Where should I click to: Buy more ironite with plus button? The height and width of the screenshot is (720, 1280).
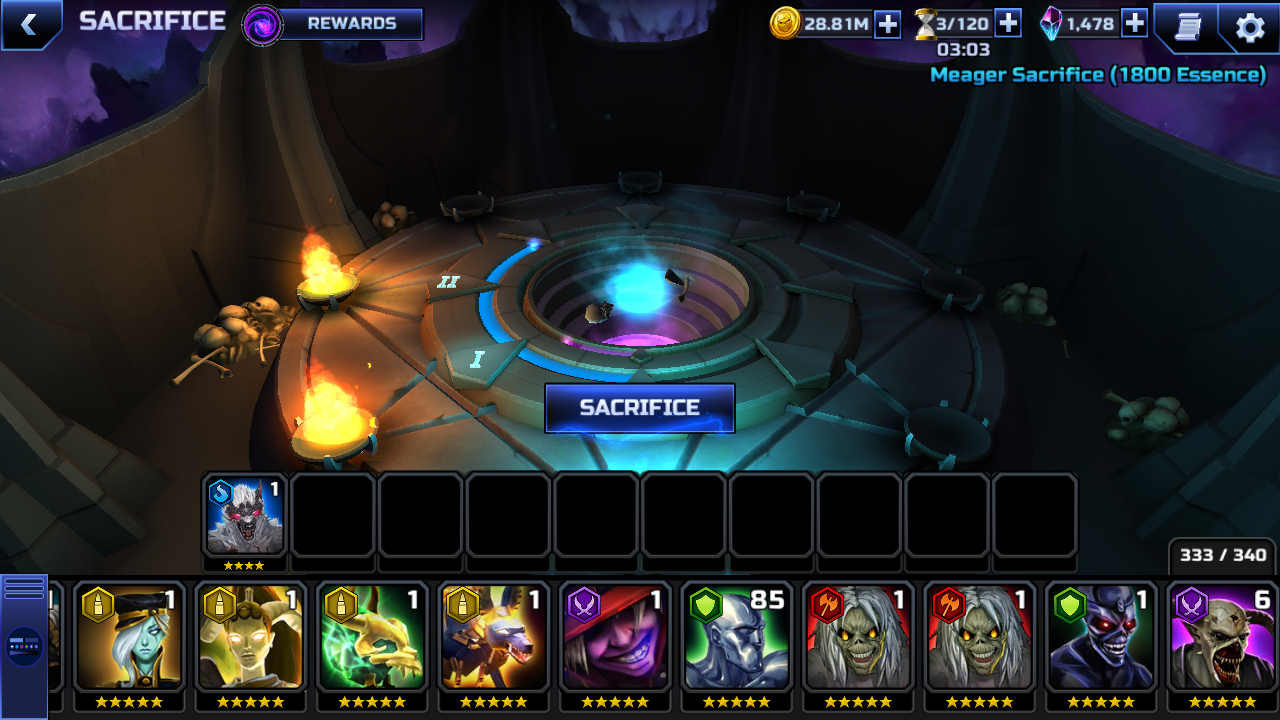pyautogui.click(x=1134, y=23)
